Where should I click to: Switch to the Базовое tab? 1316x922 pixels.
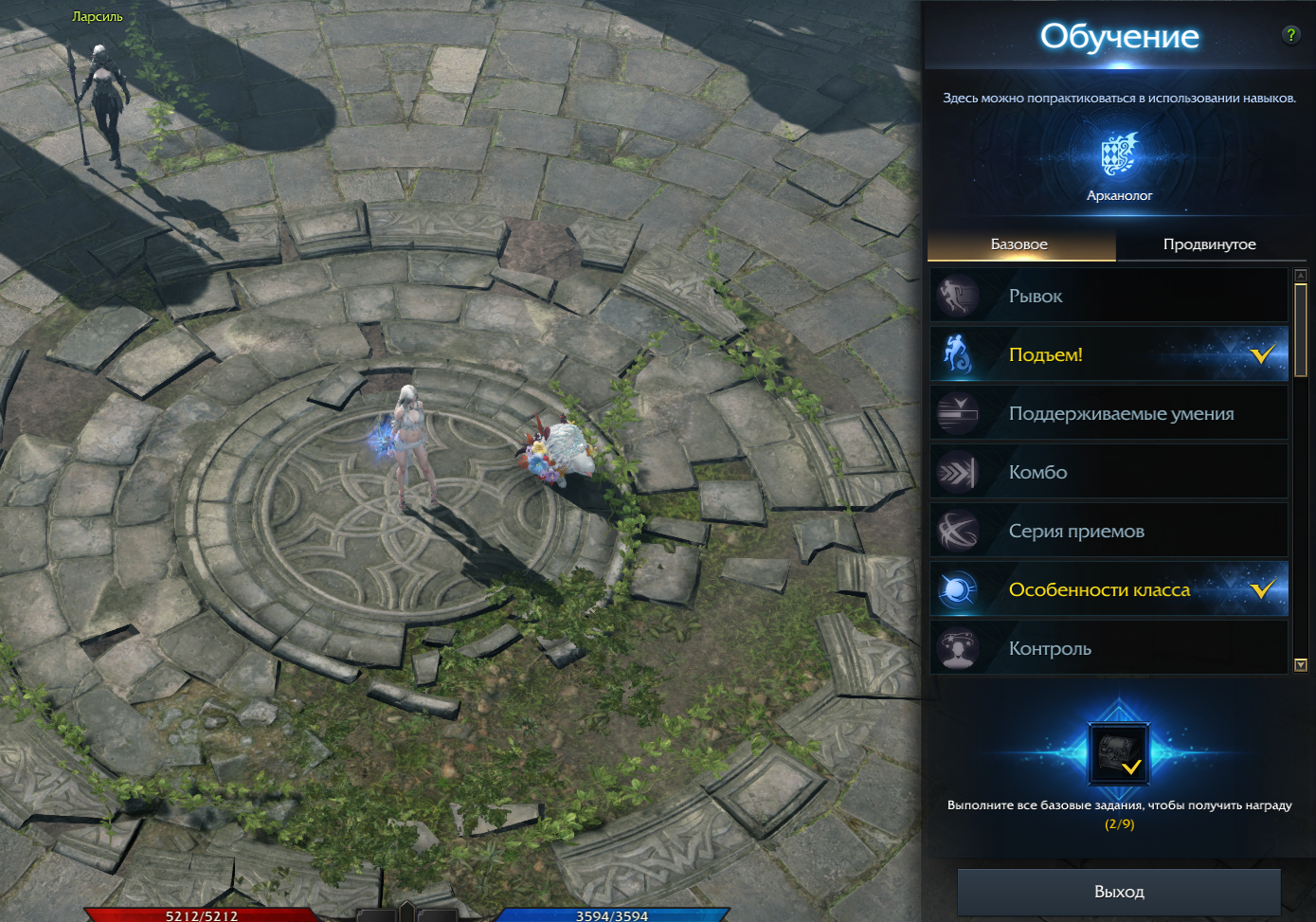(x=1019, y=244)
